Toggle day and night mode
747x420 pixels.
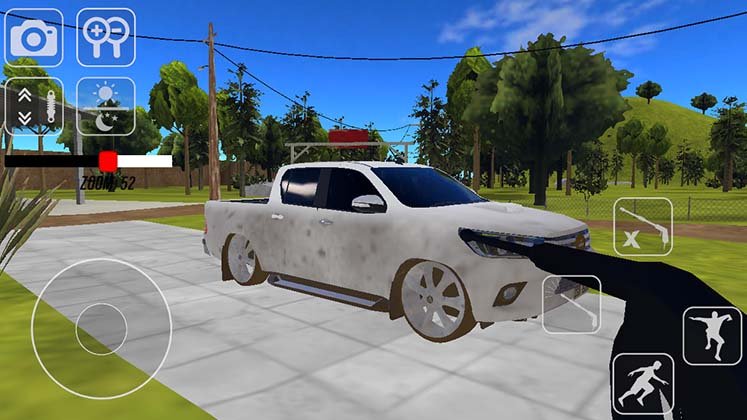coord(106,106)
